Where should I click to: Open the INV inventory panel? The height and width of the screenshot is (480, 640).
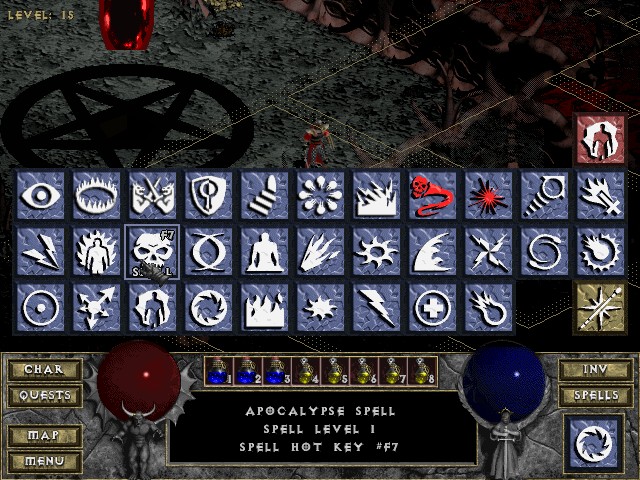595,369
